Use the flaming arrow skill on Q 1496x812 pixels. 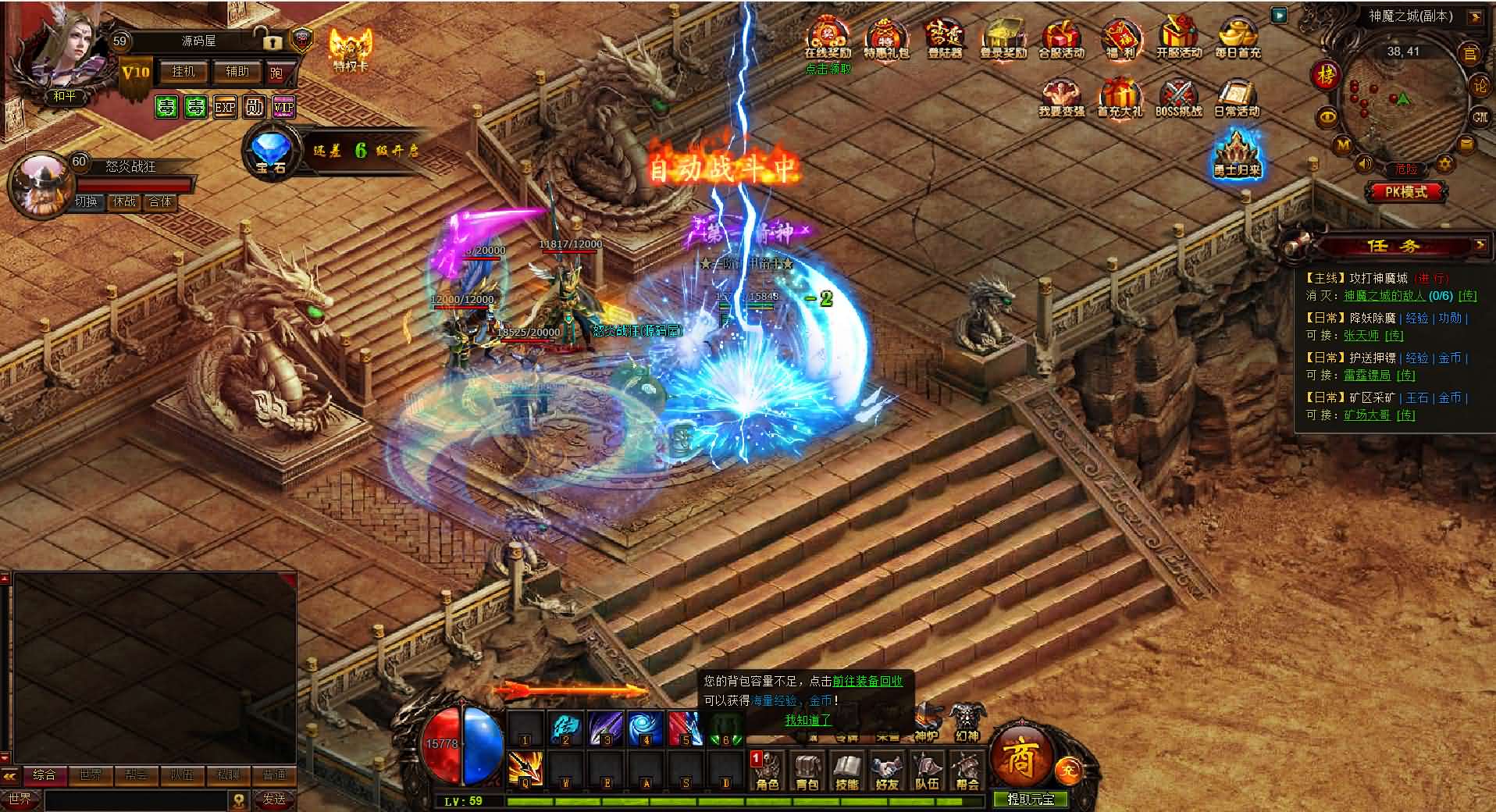(525, 768)
